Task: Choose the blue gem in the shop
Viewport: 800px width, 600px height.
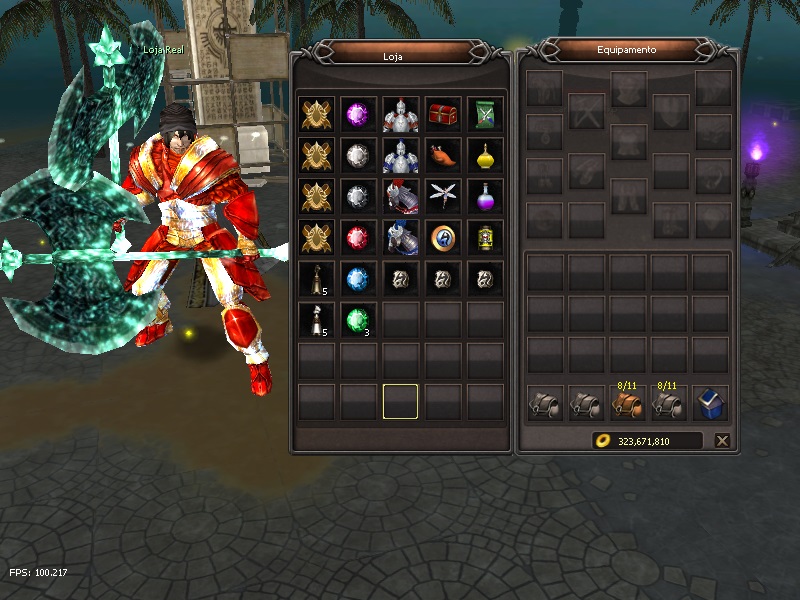Action: (358, 278)
